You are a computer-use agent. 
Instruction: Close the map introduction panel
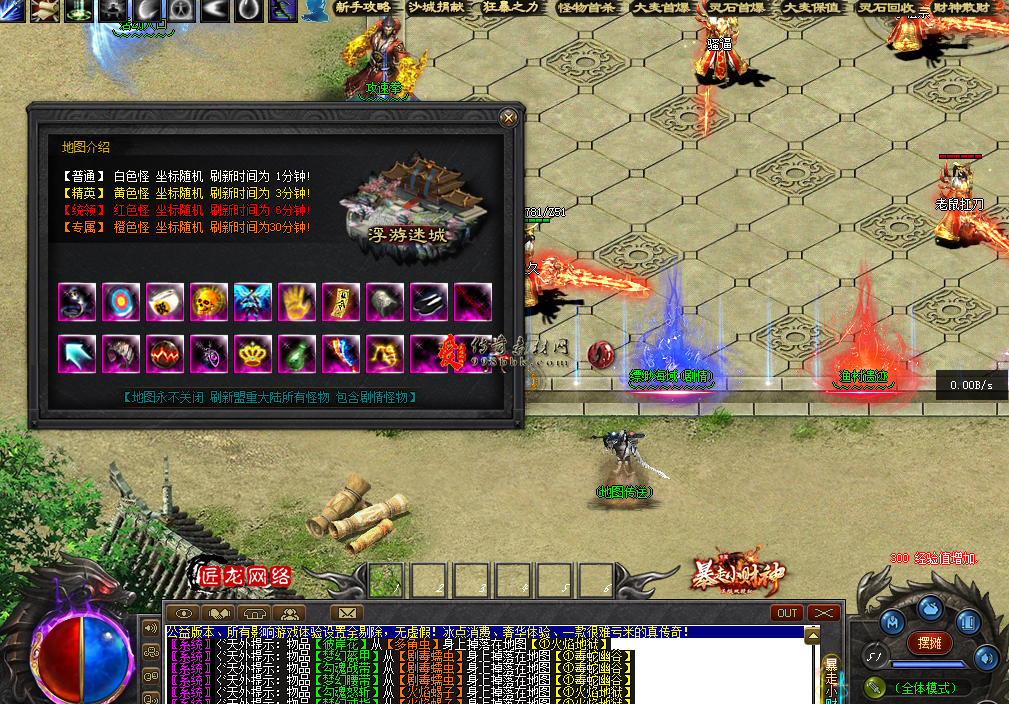509,118
